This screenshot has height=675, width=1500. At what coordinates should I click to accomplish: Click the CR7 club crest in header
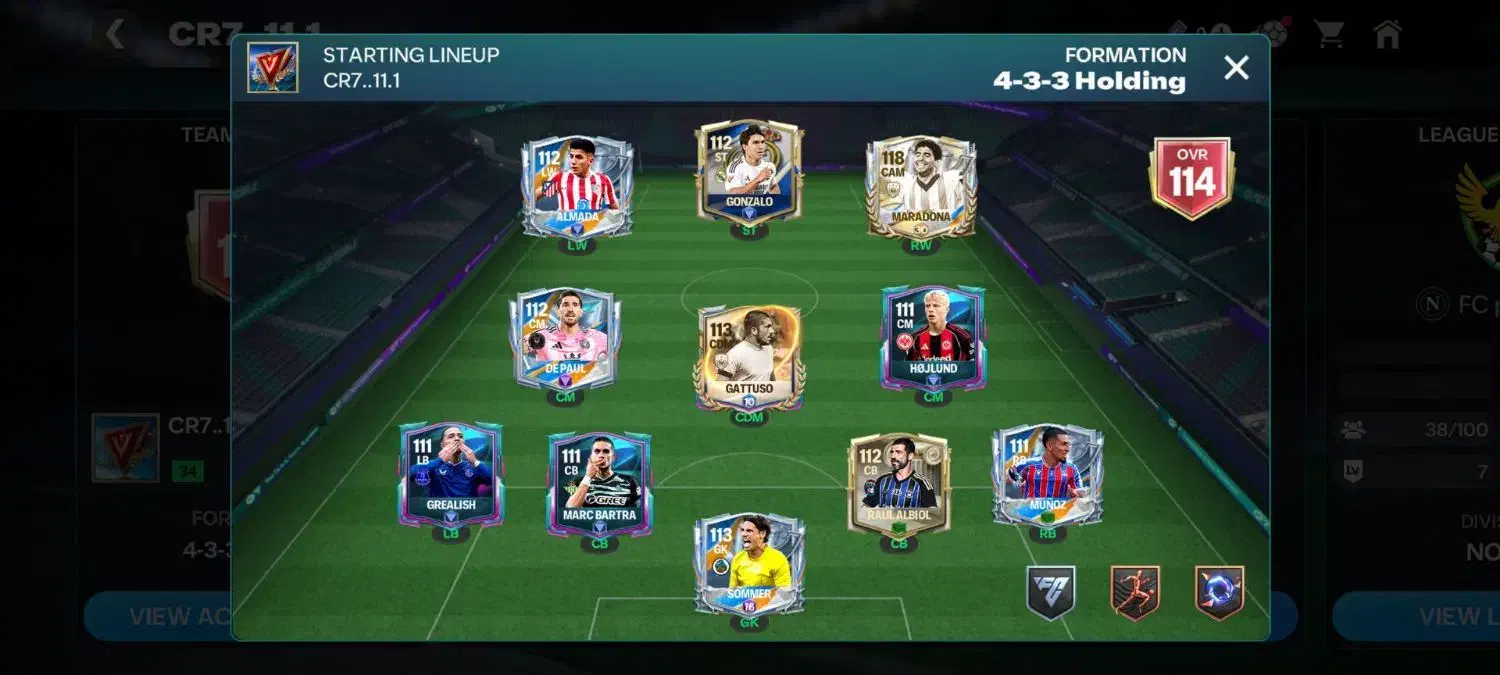(x=273, y=68)
